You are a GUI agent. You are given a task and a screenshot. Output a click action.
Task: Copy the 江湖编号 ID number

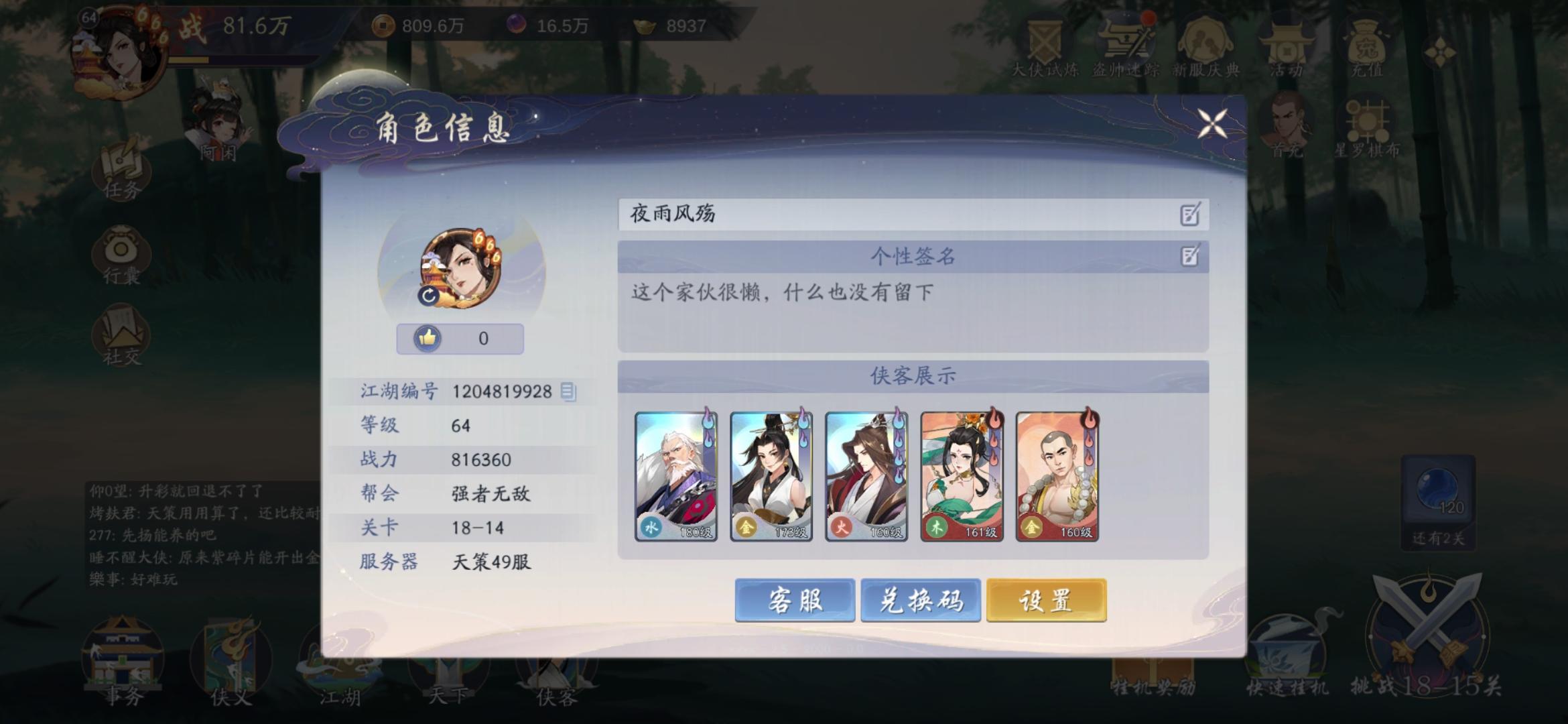pos(569,392)
